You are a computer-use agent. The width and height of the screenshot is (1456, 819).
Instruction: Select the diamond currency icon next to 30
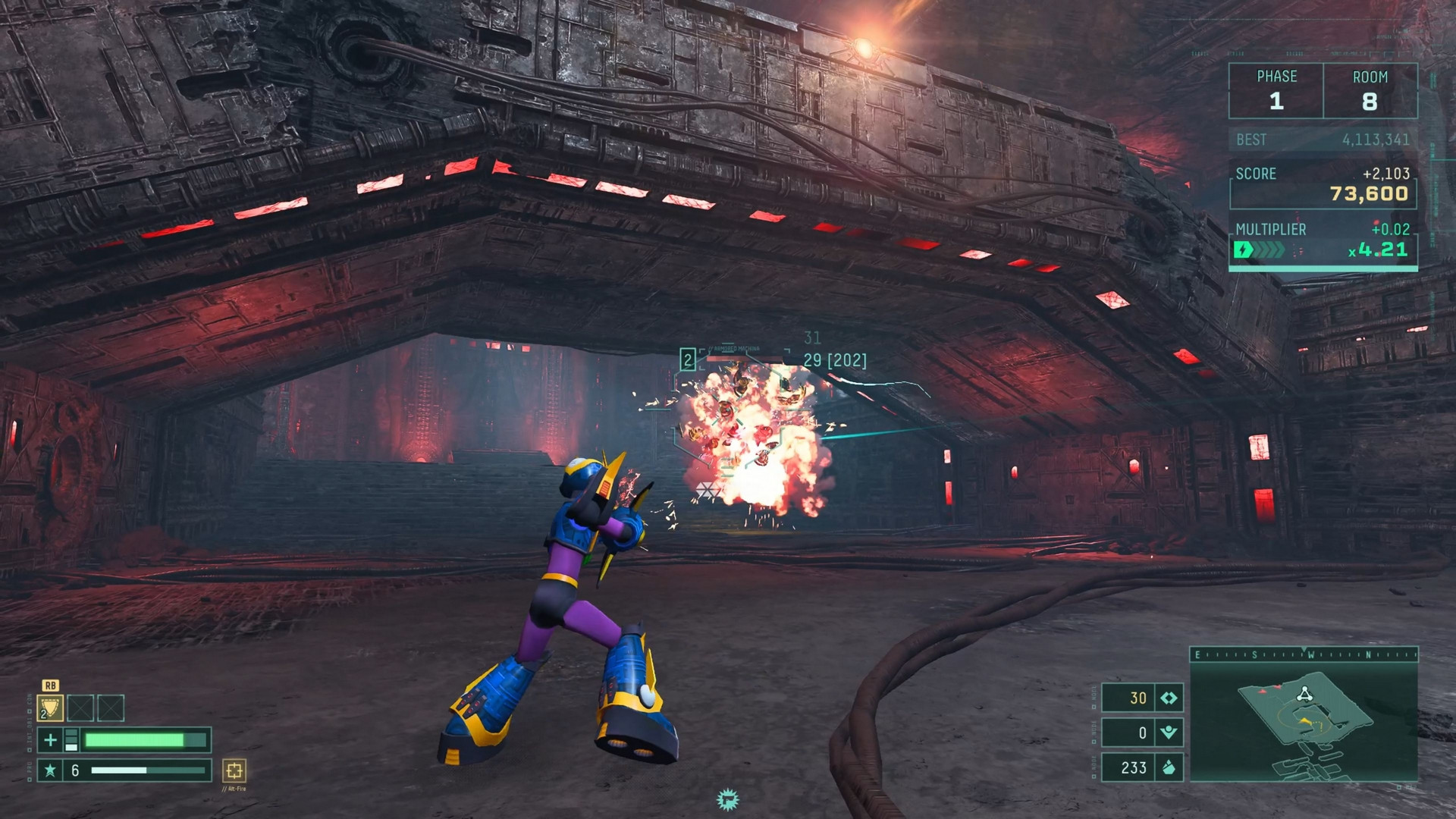pyautogui.click(x=1169, y=698)
